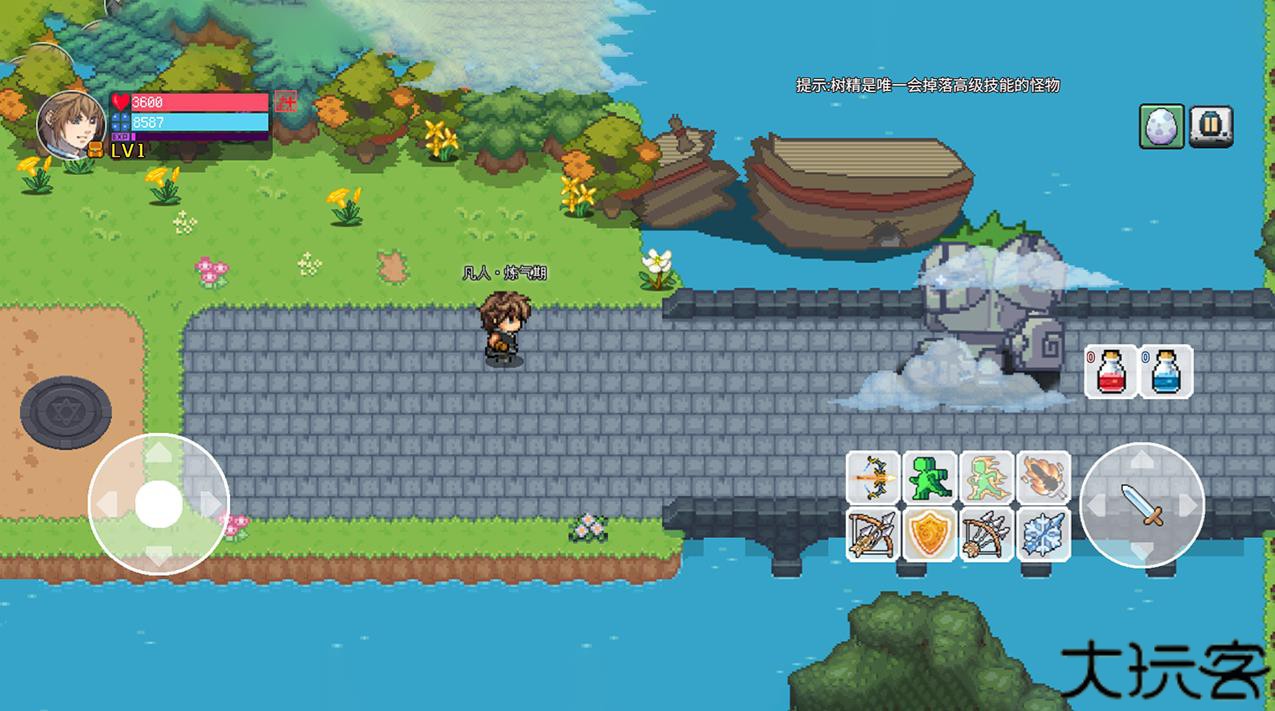
Task: Fire the crossbow triple-bolt skill
Action: click(x=872, y=535)
